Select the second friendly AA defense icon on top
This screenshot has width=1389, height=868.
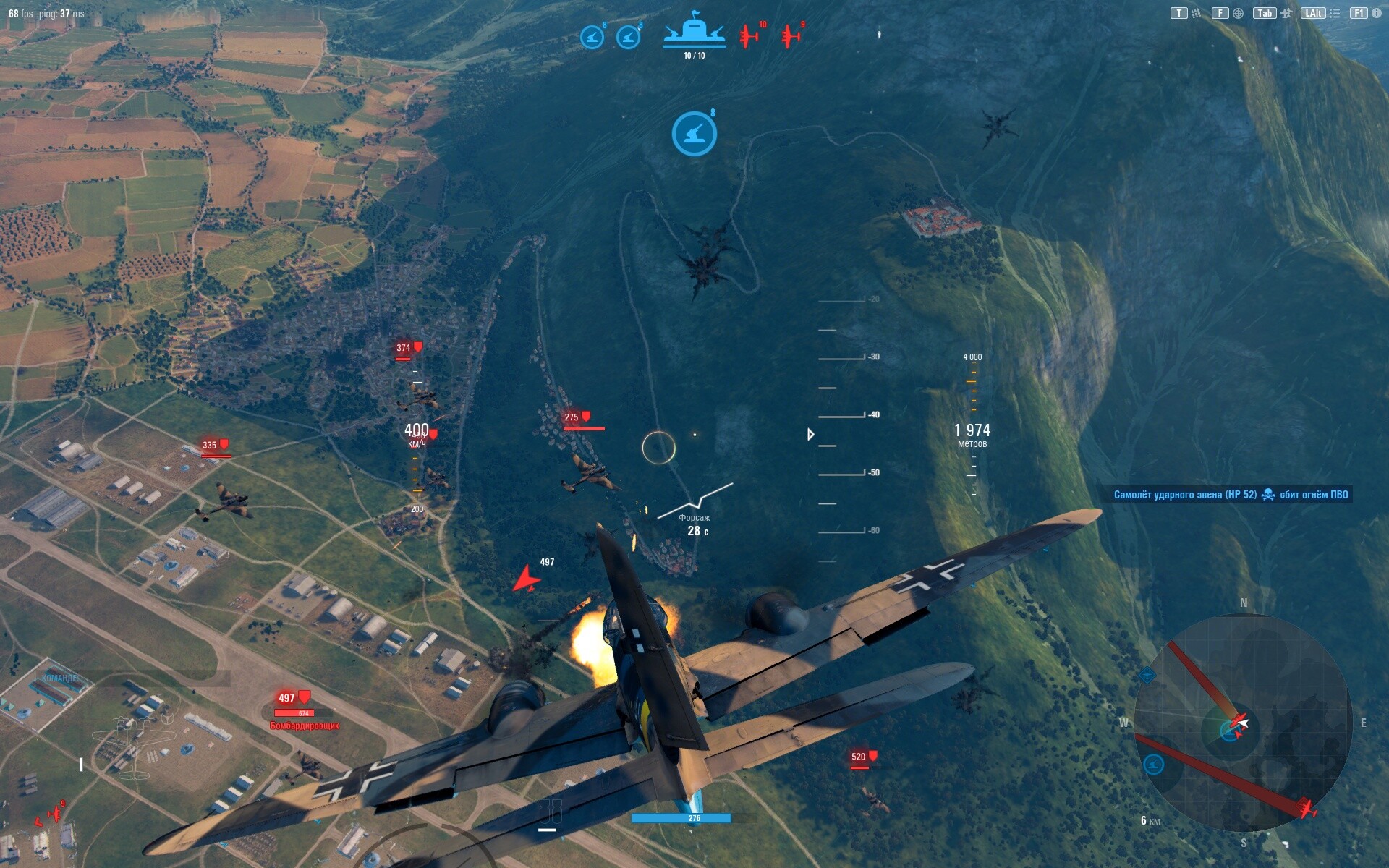pyautogui.click(x=629, y=36)
